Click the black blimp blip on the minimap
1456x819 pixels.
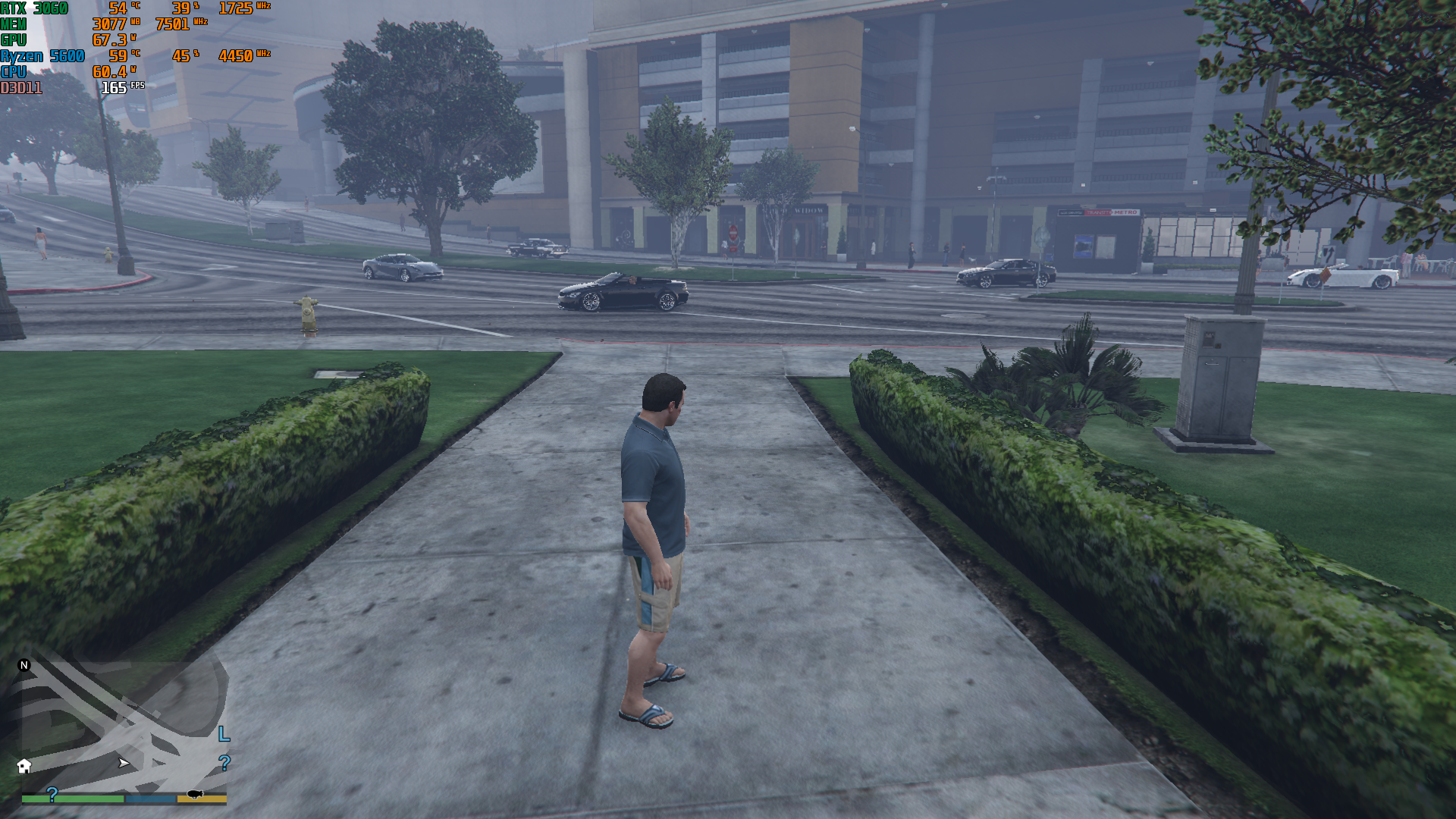[195, 794]
